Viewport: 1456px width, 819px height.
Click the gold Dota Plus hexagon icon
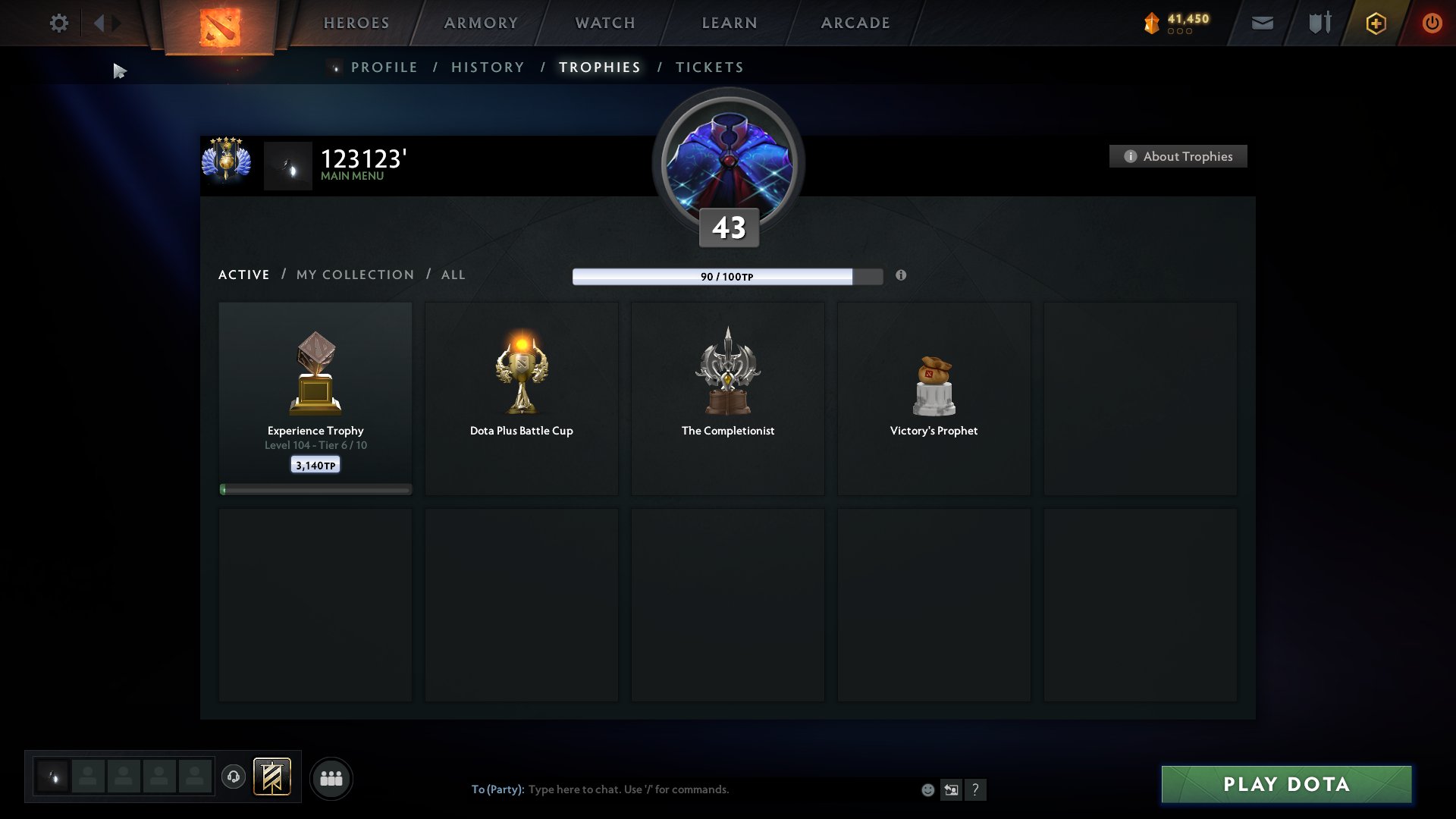1375,23
